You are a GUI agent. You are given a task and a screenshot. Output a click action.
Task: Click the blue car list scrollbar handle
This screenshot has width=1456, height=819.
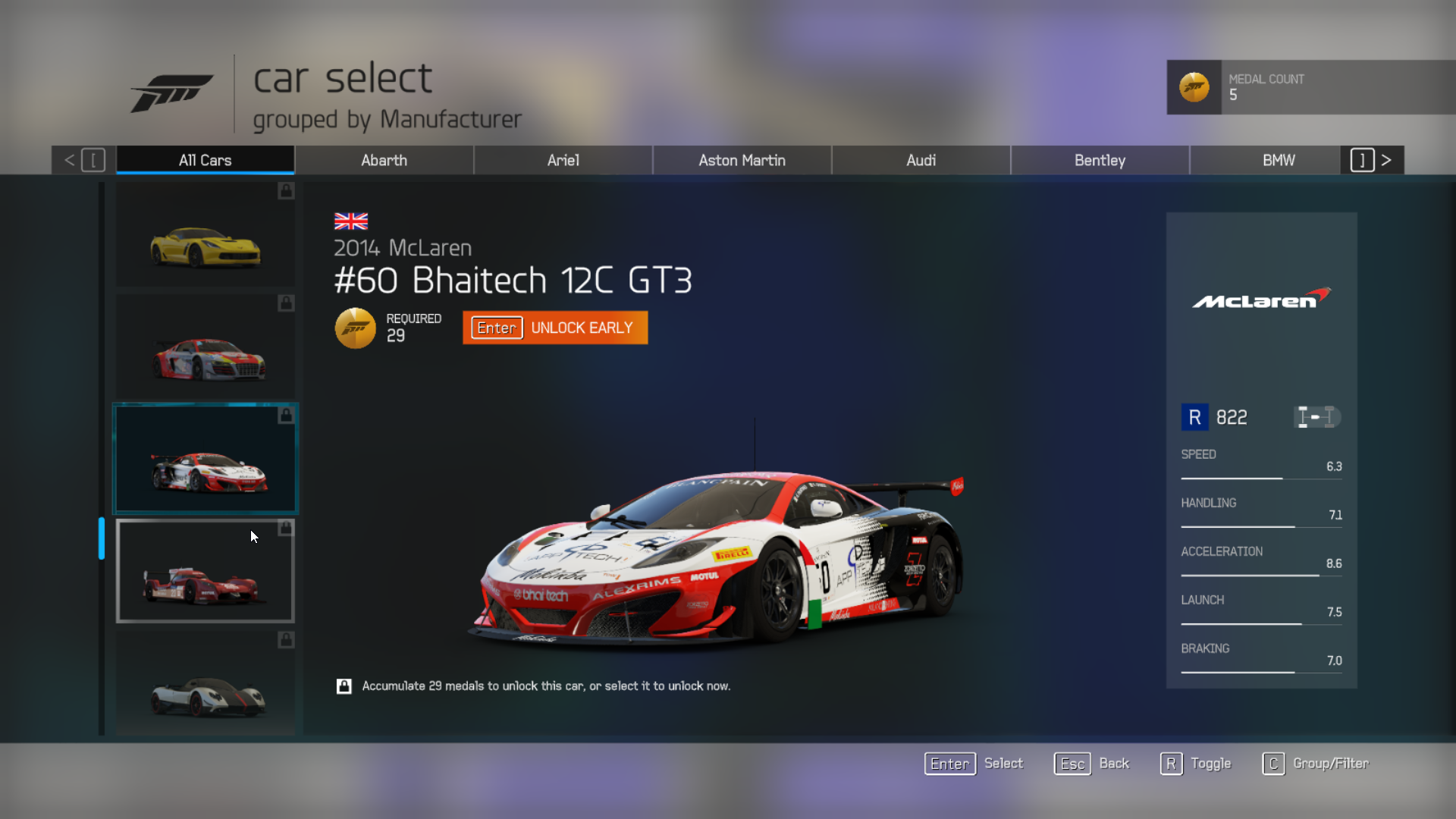coord(102,538)
